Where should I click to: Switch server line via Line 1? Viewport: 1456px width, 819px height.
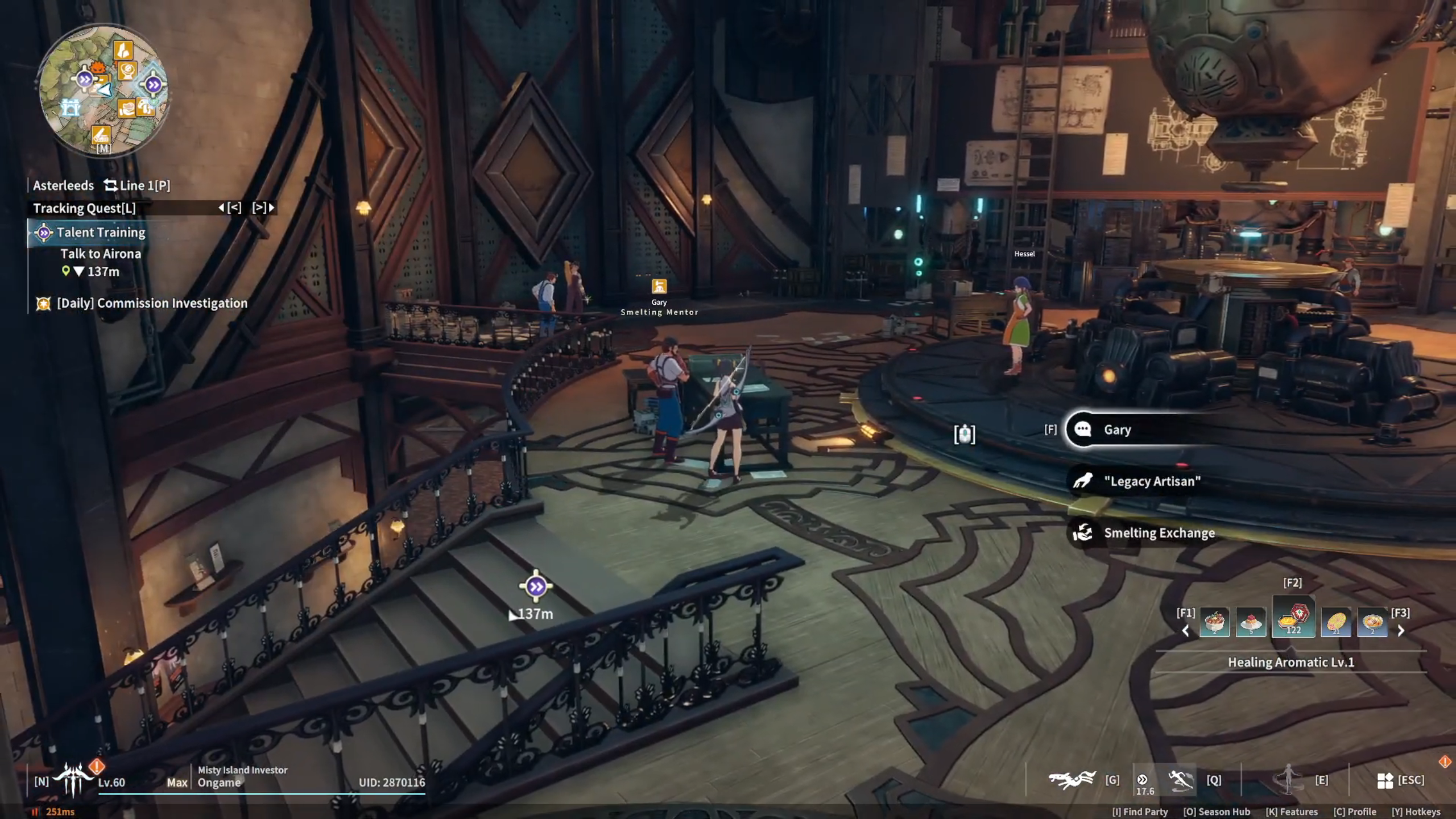click(x=137, y=185)
